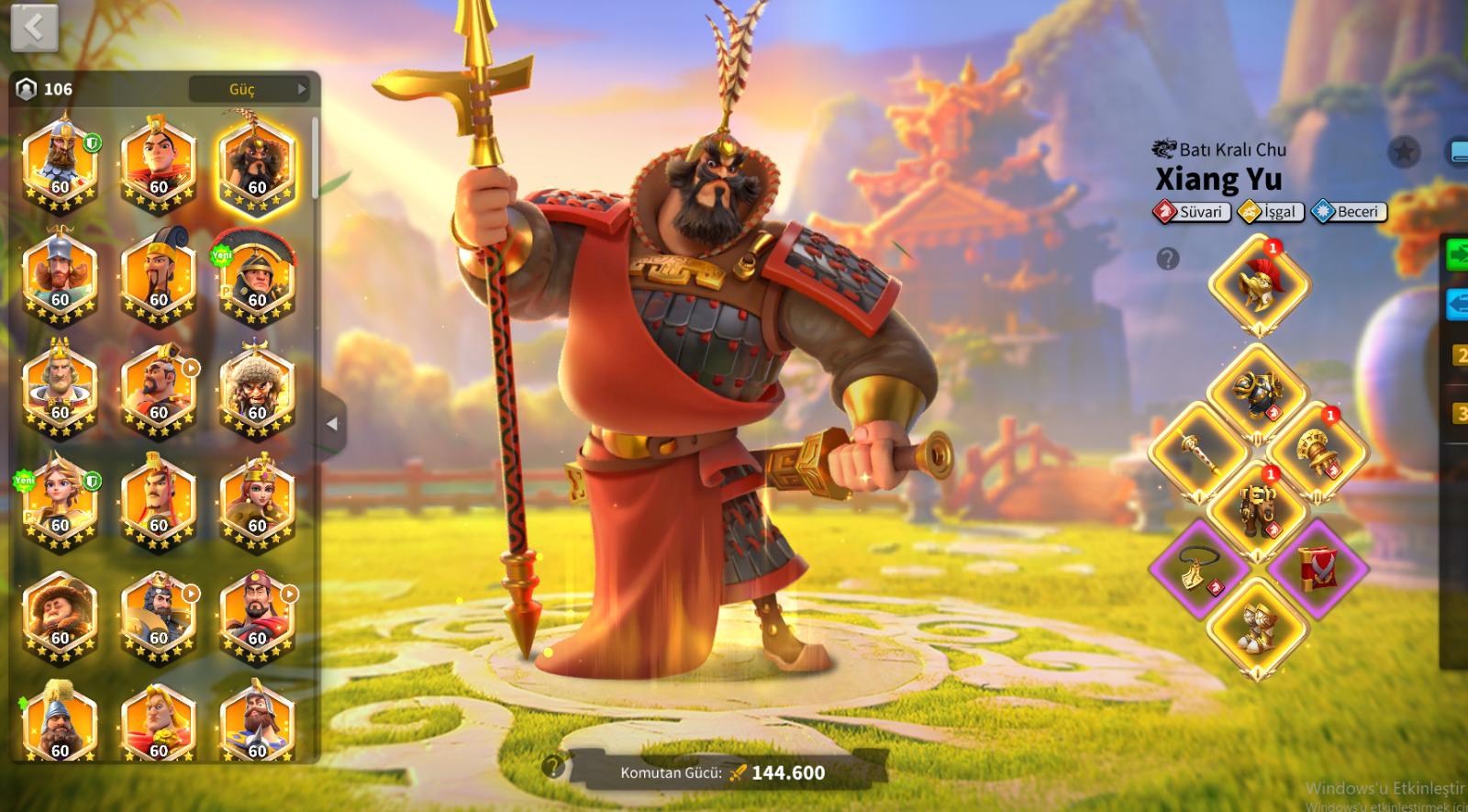The height and width of the screenshot is (812, 1468).
Task: Toggle the favorite star next to Xiang Yu
Action: coord(1403,151)
